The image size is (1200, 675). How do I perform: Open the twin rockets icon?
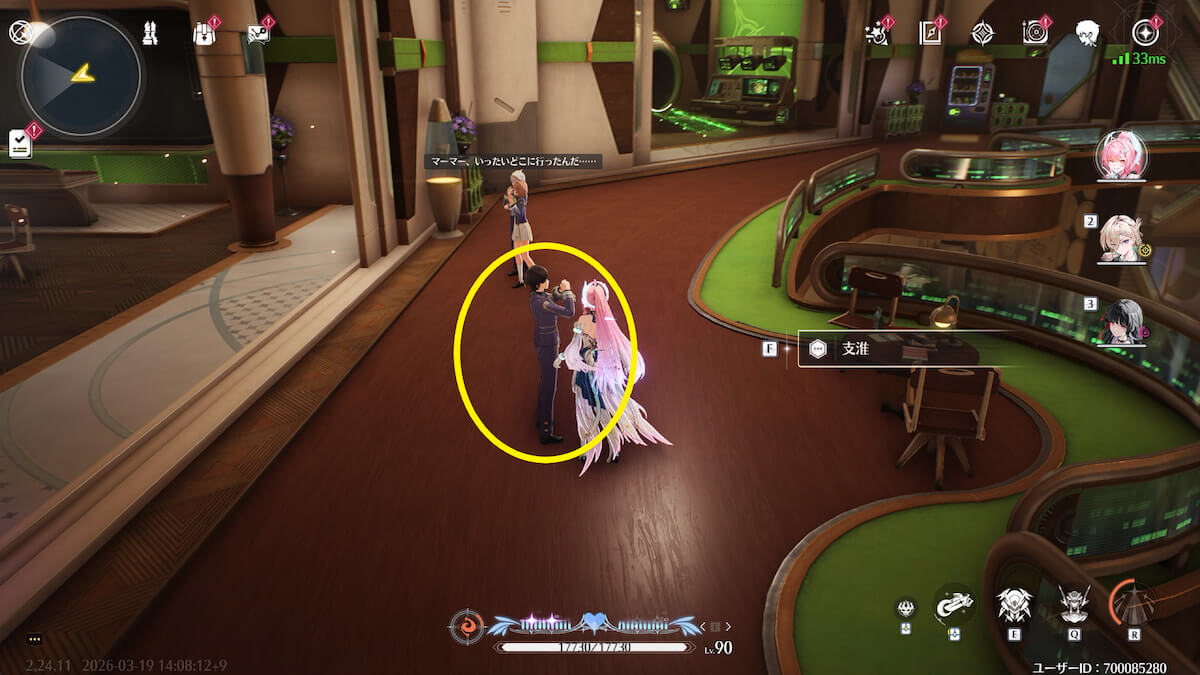(152, 33)
